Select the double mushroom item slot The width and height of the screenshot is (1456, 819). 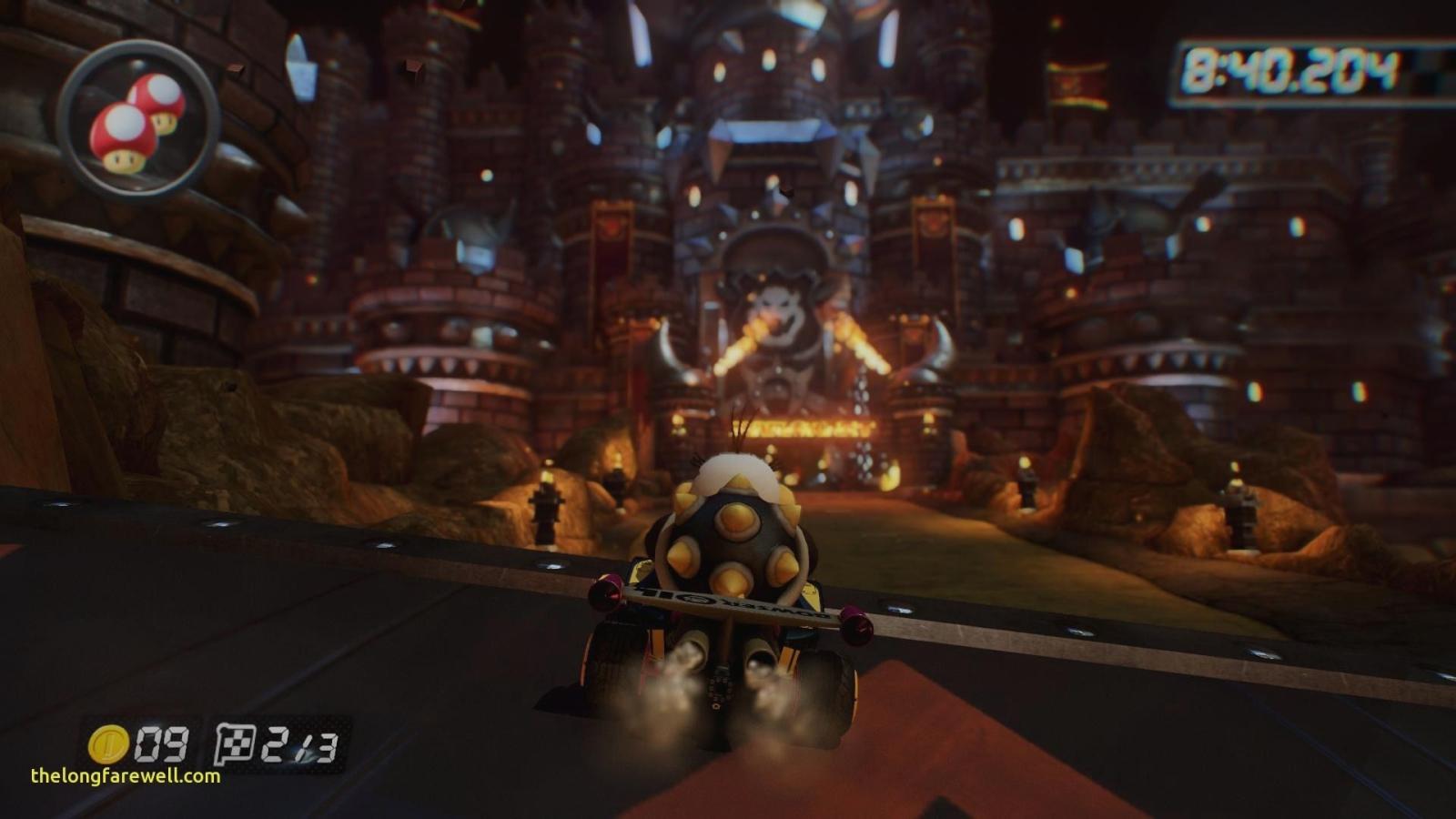(x=137, y=121)
